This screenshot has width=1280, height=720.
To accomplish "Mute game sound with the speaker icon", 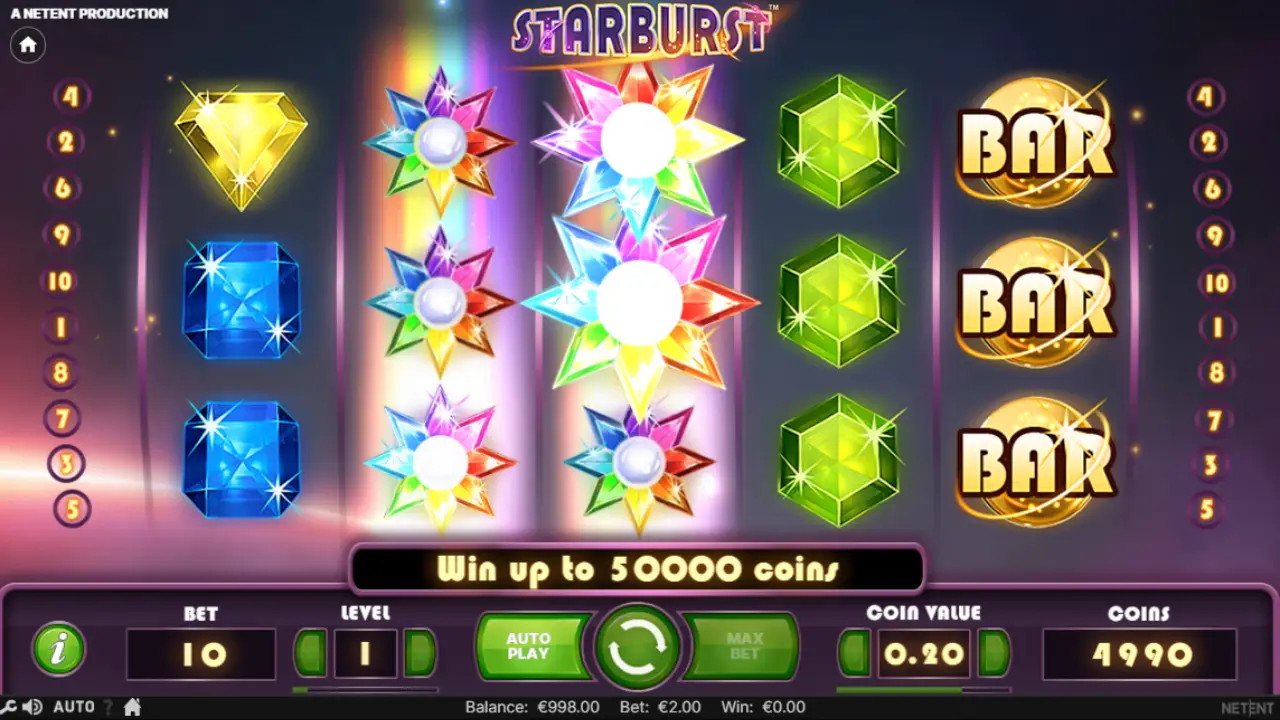I will [31, 707].
